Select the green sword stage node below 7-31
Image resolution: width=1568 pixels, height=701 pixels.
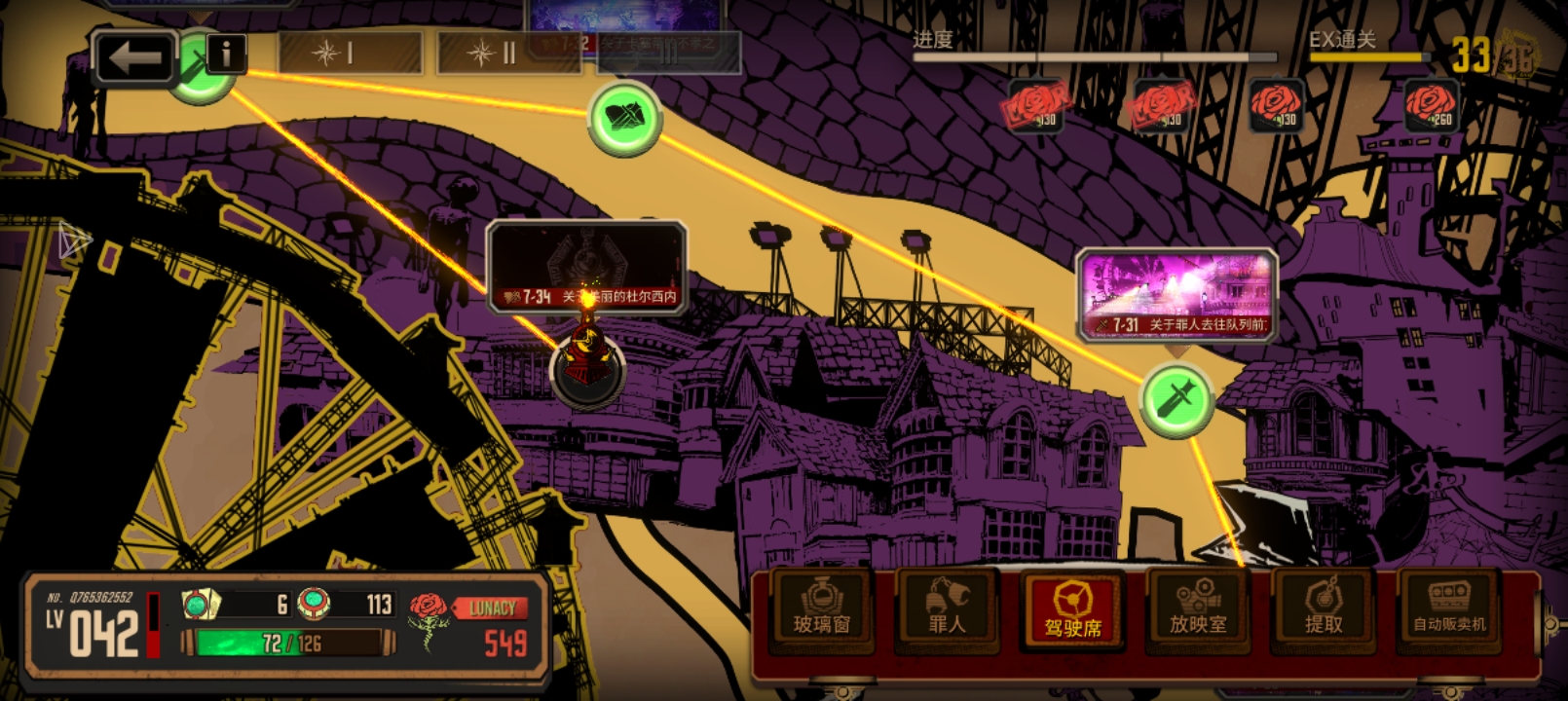1176,400
